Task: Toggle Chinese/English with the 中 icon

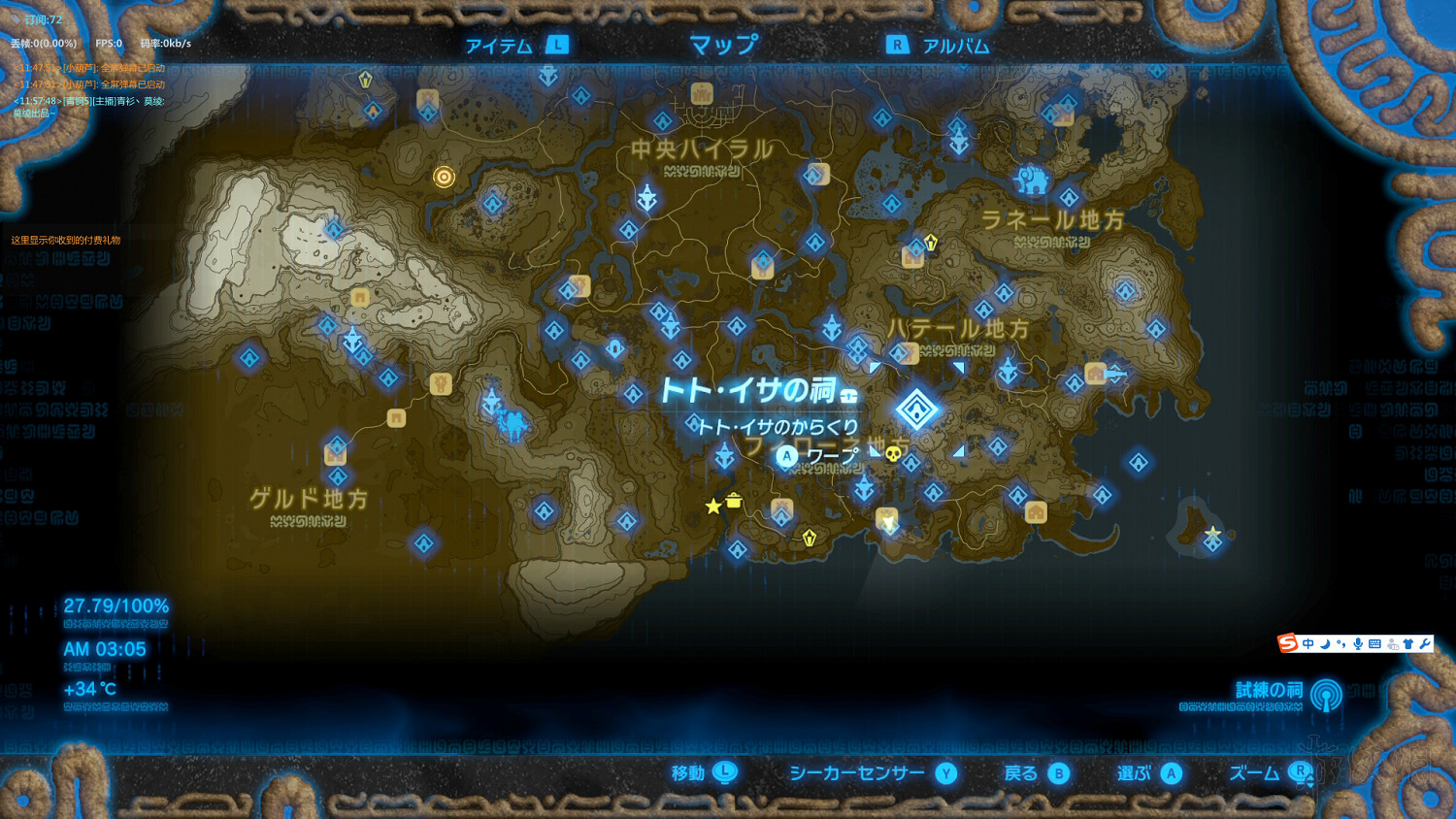Action: [1308, 643]
